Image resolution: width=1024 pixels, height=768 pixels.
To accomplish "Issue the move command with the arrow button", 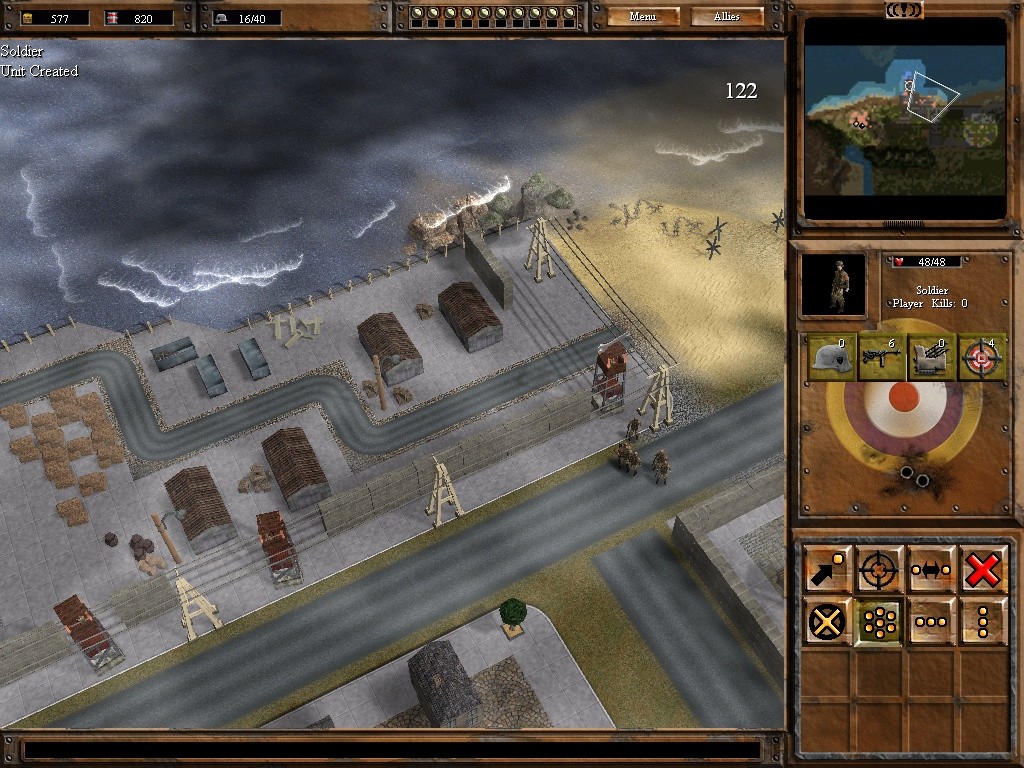I will pos(827,569).
